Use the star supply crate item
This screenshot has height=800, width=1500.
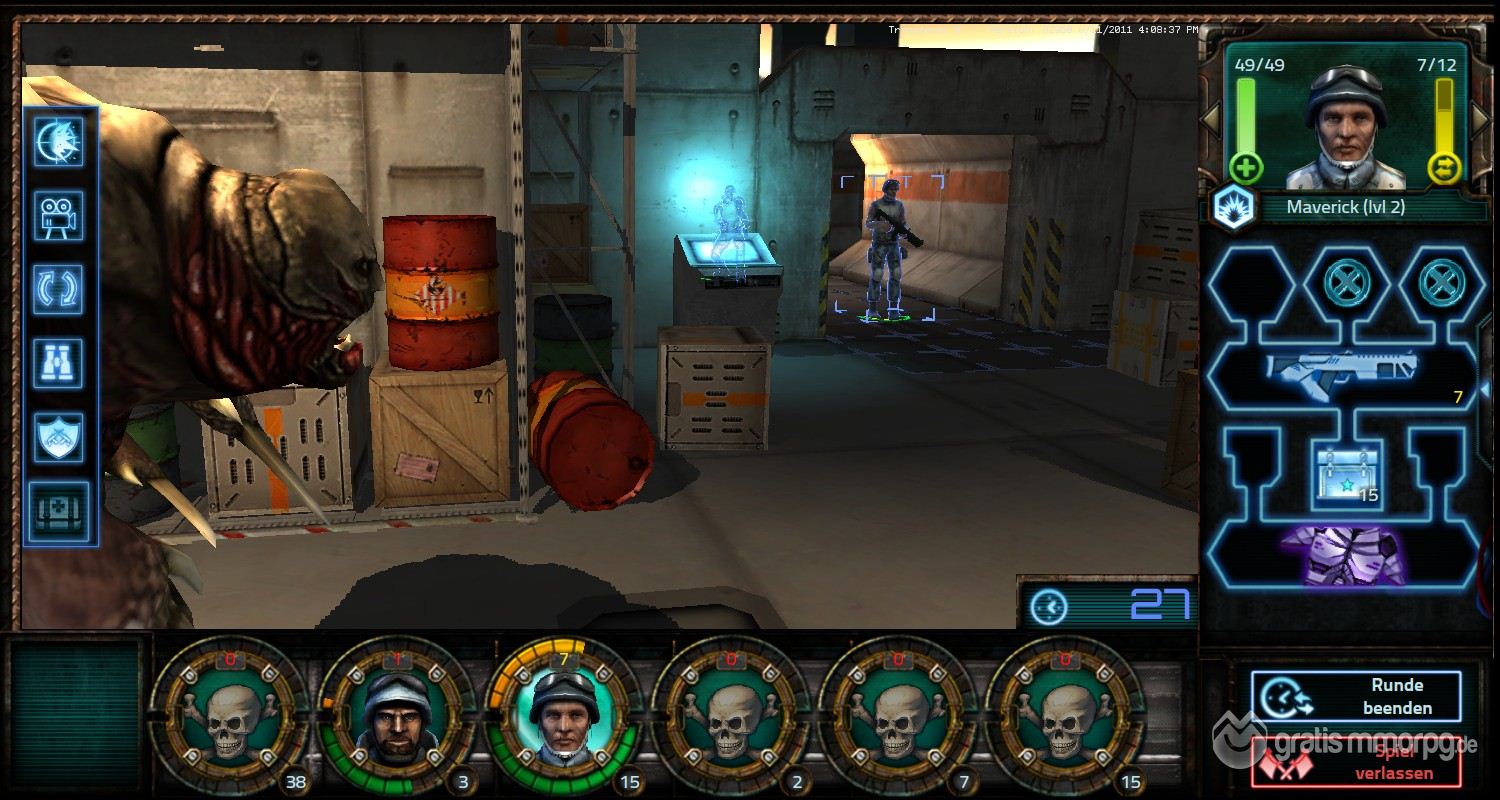[1348, 475]
